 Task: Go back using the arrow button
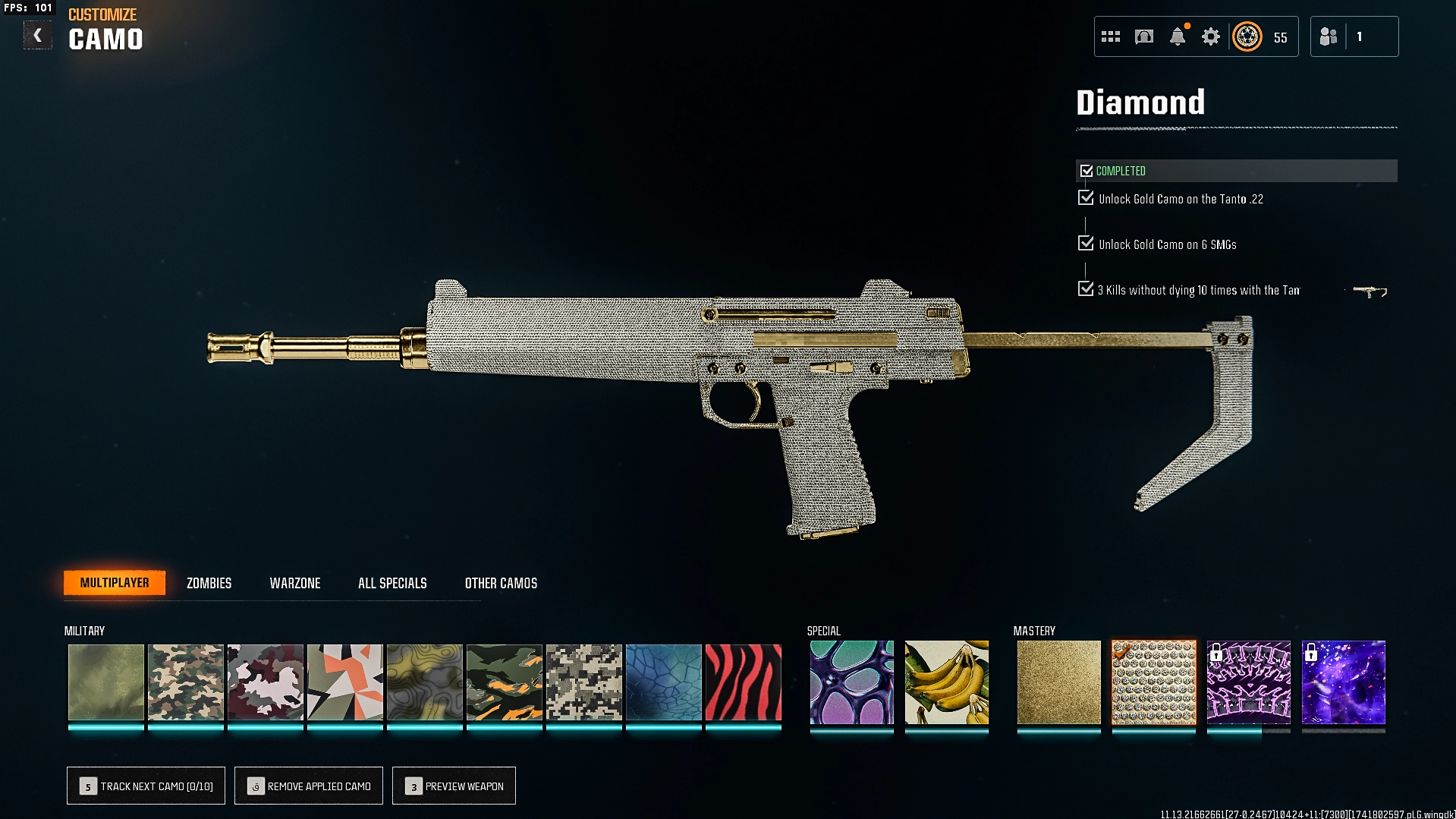(x=37, y=36)
